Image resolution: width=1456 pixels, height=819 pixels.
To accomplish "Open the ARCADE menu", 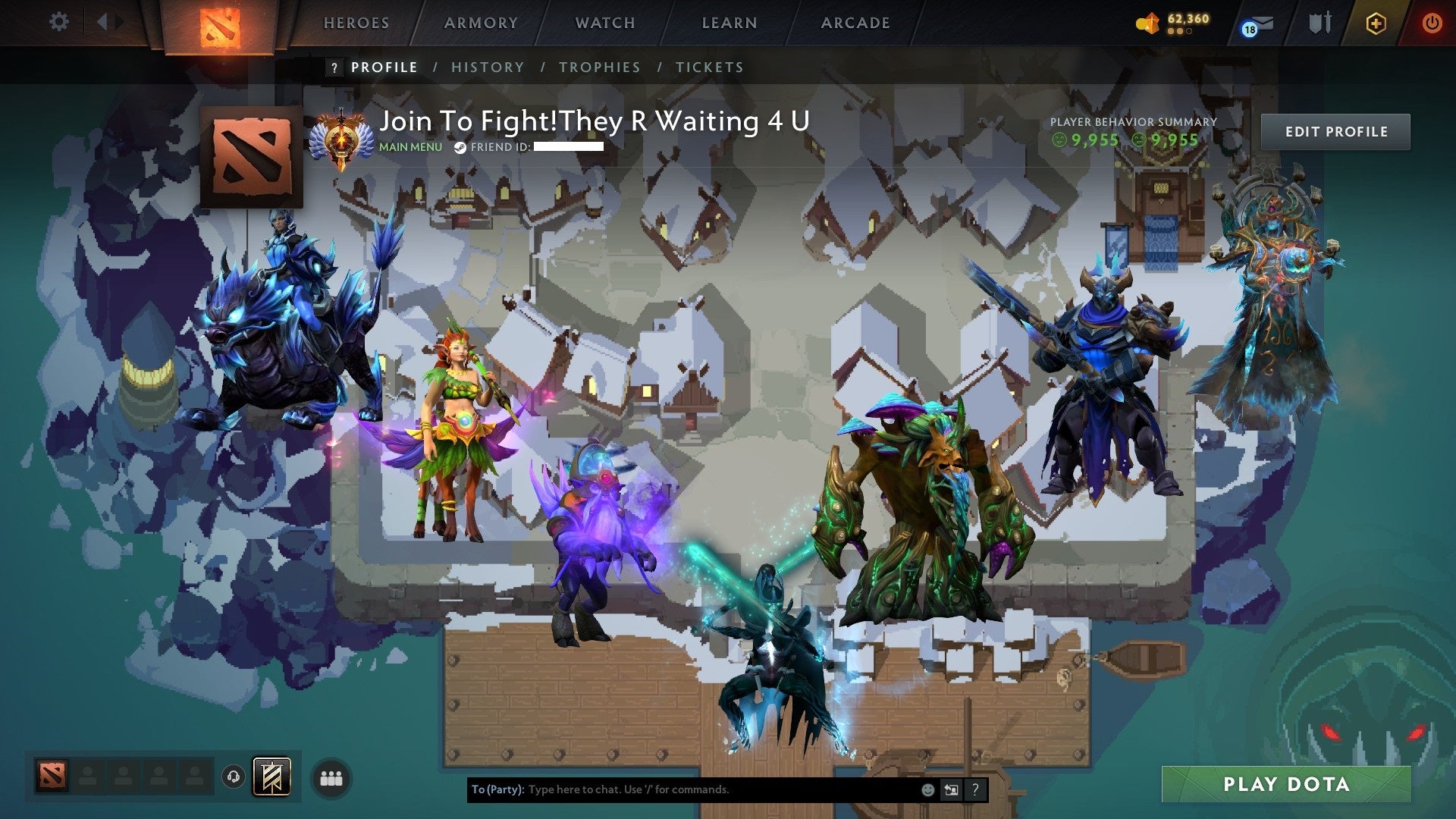I will (855, 23).
